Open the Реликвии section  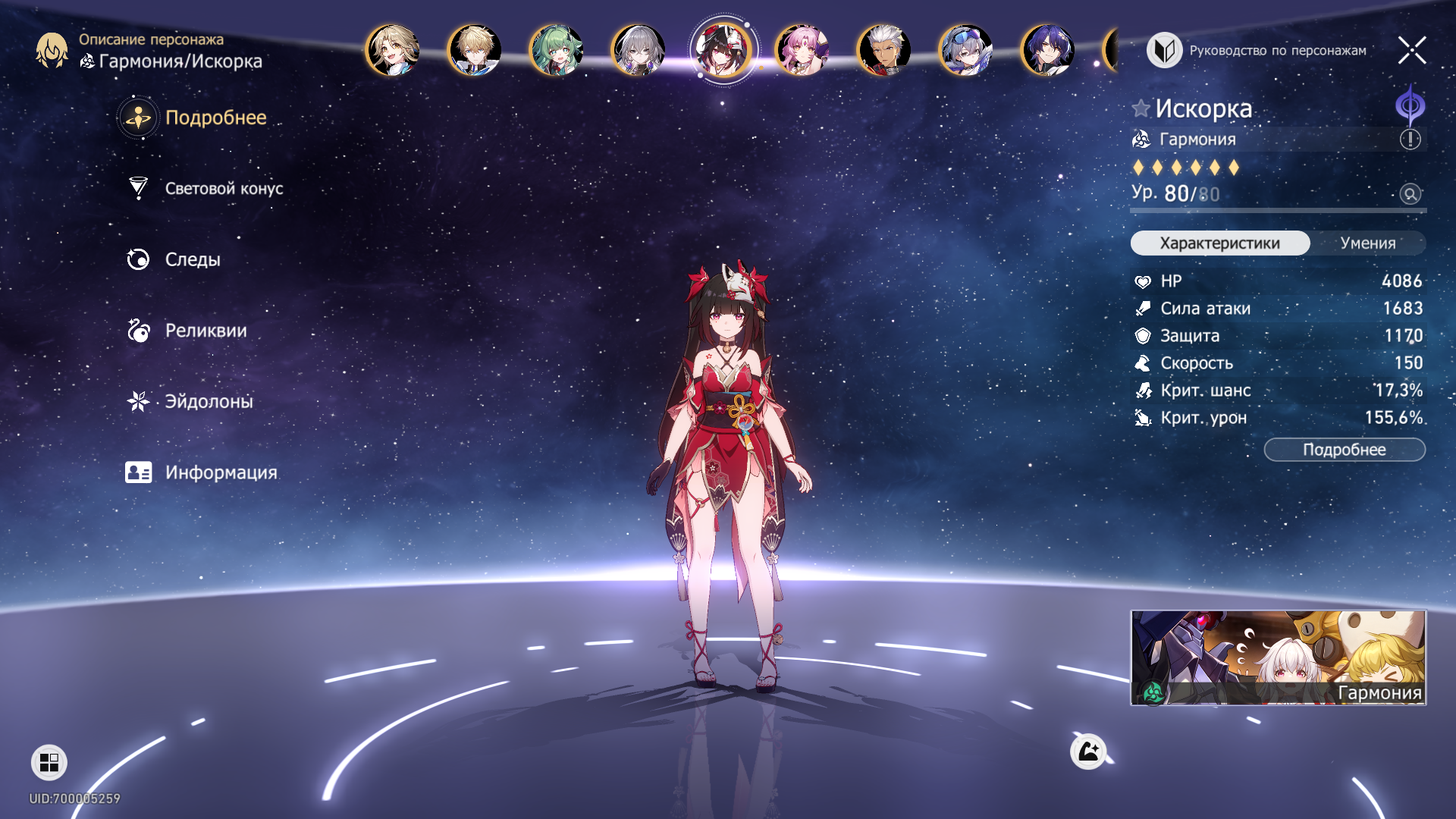[x=205, y=331]
